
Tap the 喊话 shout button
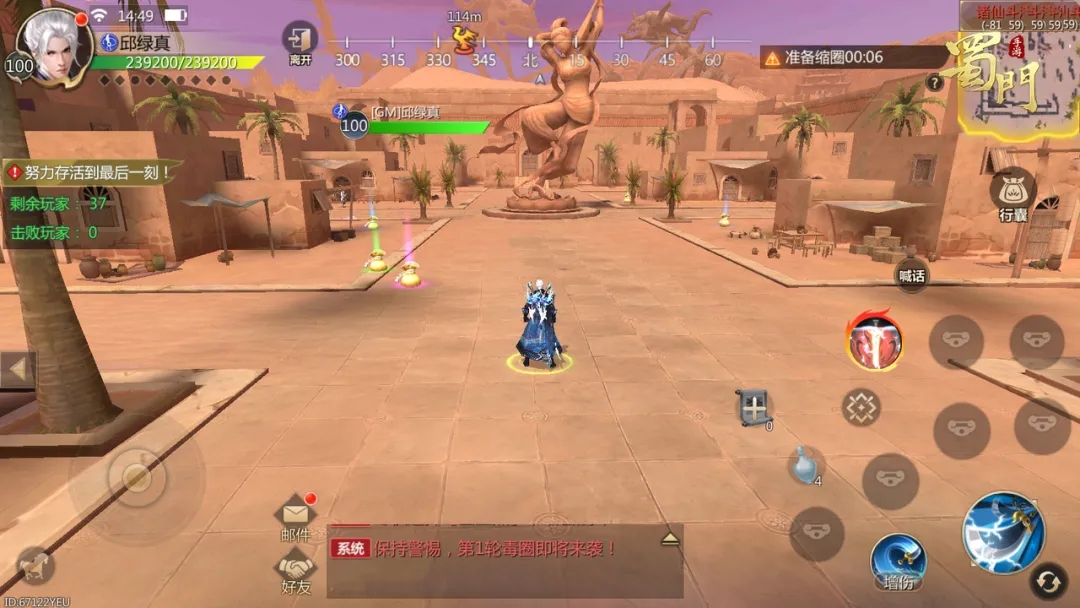[x=911, y=276]
